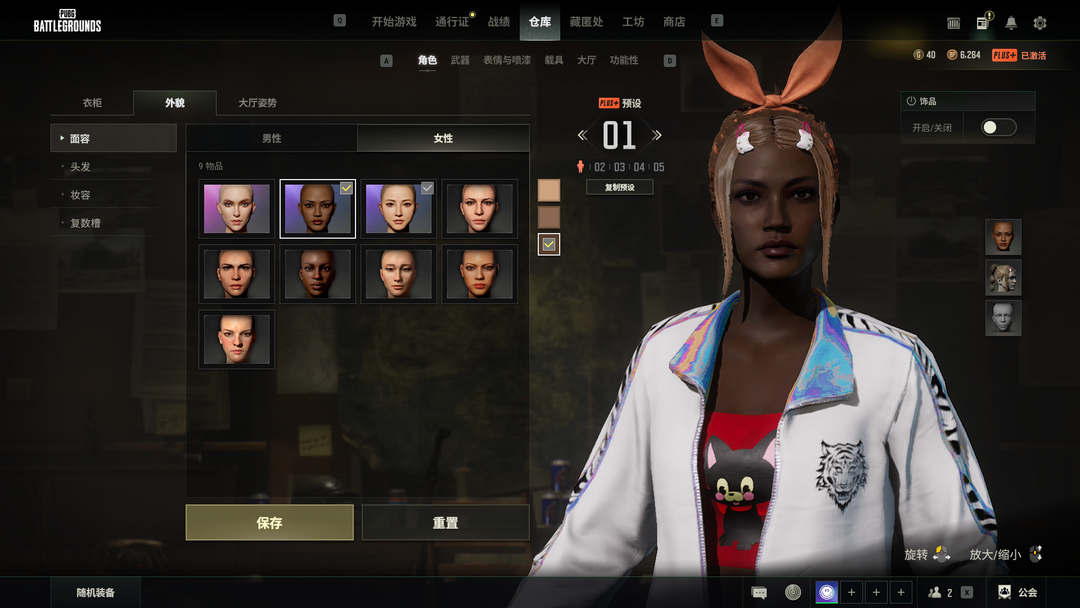Open the 商店 shop menu
The width and height of the screenshot is (1080, 608).
coord(674,22)
